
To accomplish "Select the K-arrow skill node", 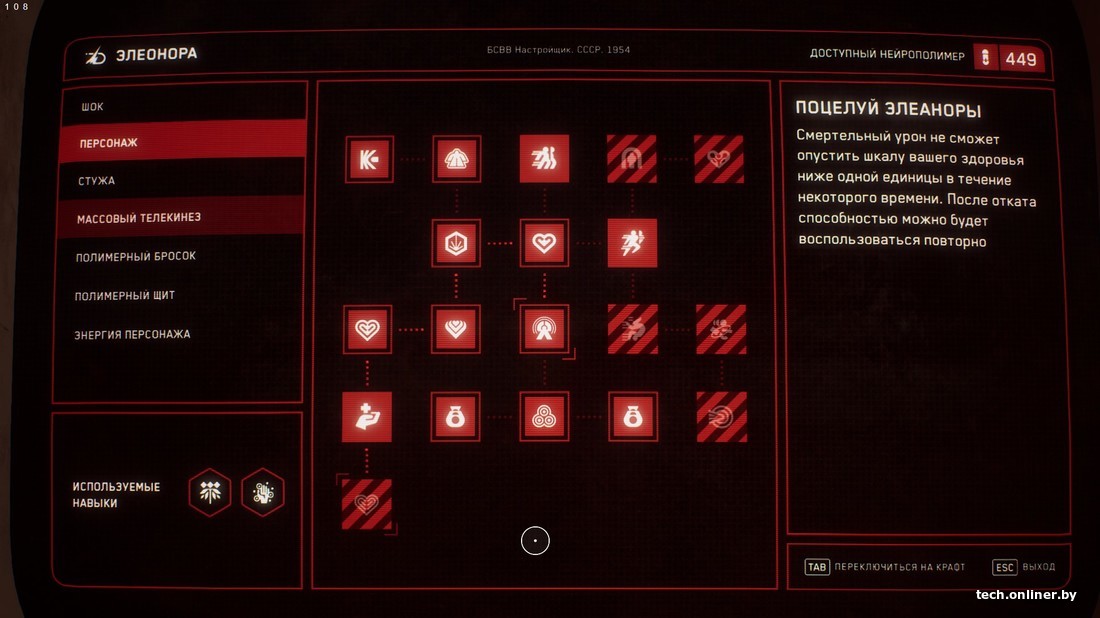I will (x=368, y=159).
